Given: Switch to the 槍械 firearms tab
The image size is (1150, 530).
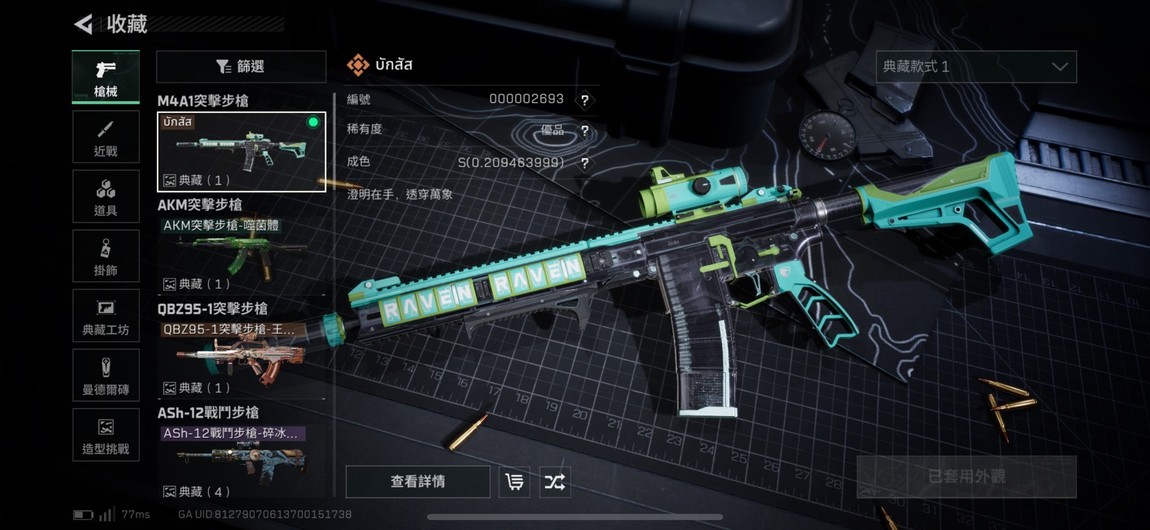Looking at the screenshot, I should (105, 77).
